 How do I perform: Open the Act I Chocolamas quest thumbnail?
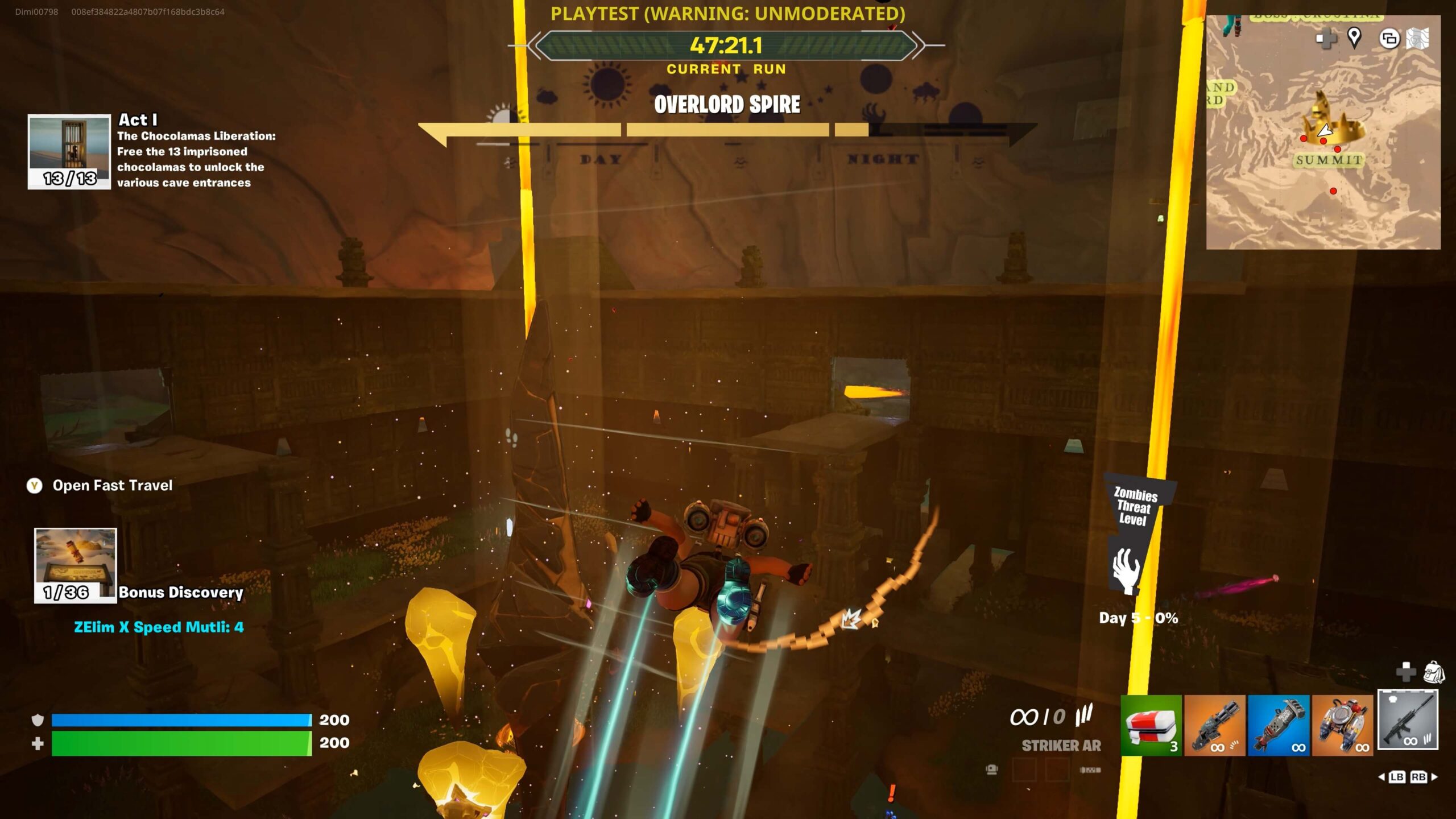69,151
